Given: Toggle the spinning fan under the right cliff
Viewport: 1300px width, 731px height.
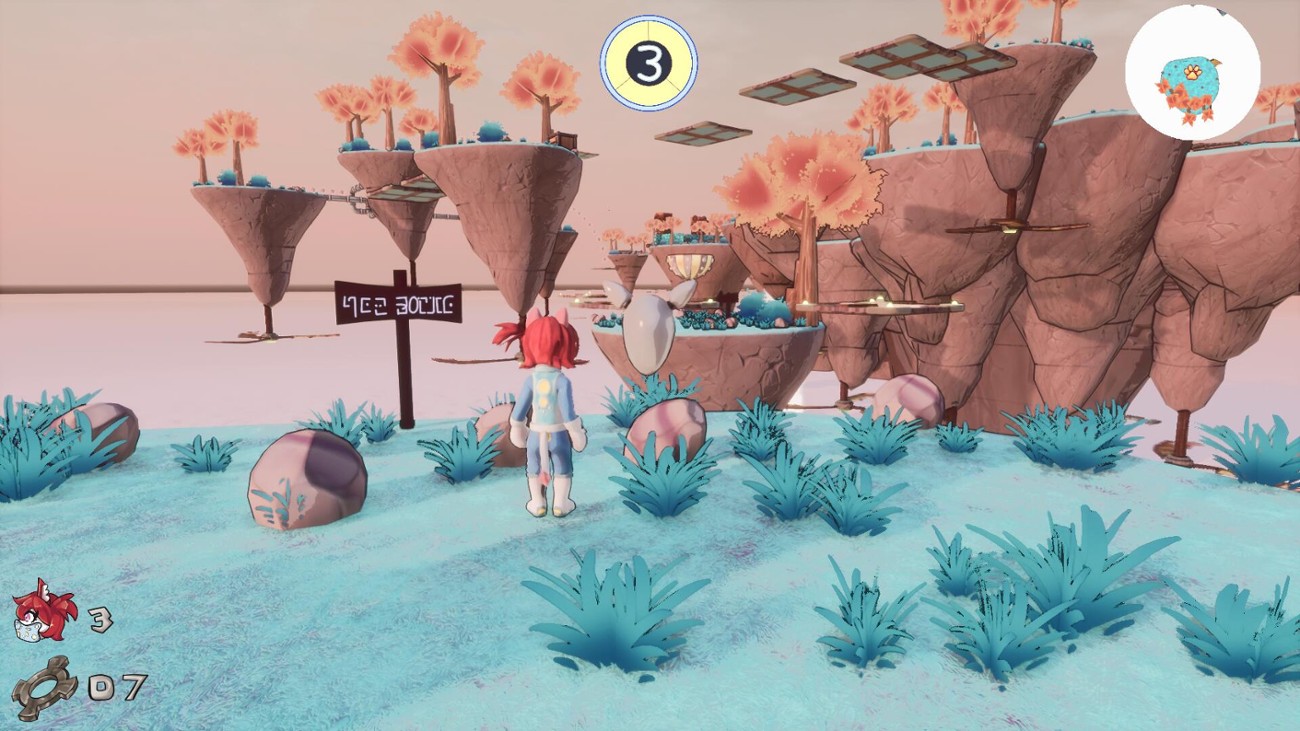Looking at the screenshot, I should [1010, 228].
